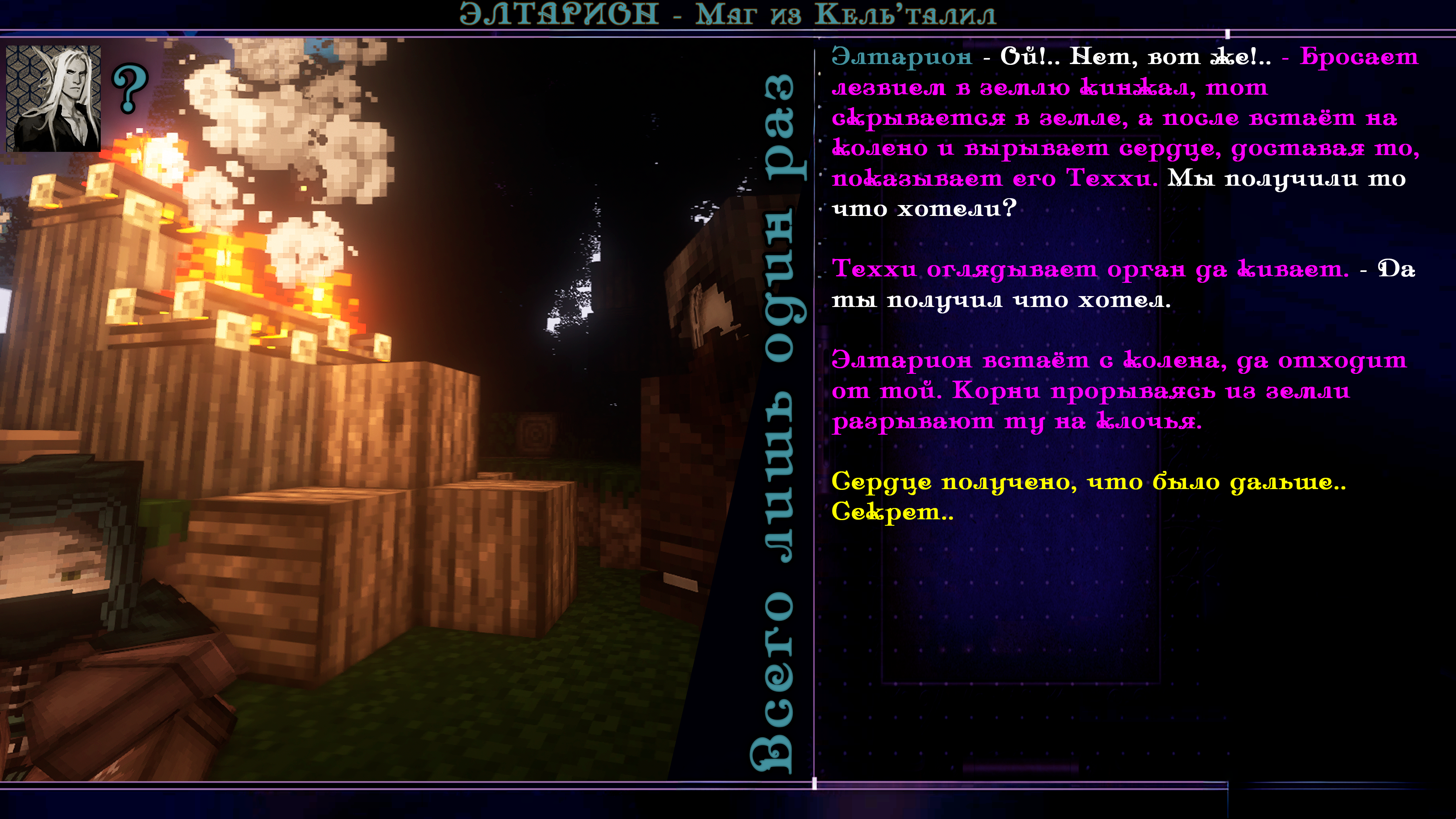Click the white-haired elf character portrait
Image resolution: width=1456 pixels, height=819 pixels.
click(53, 98)
